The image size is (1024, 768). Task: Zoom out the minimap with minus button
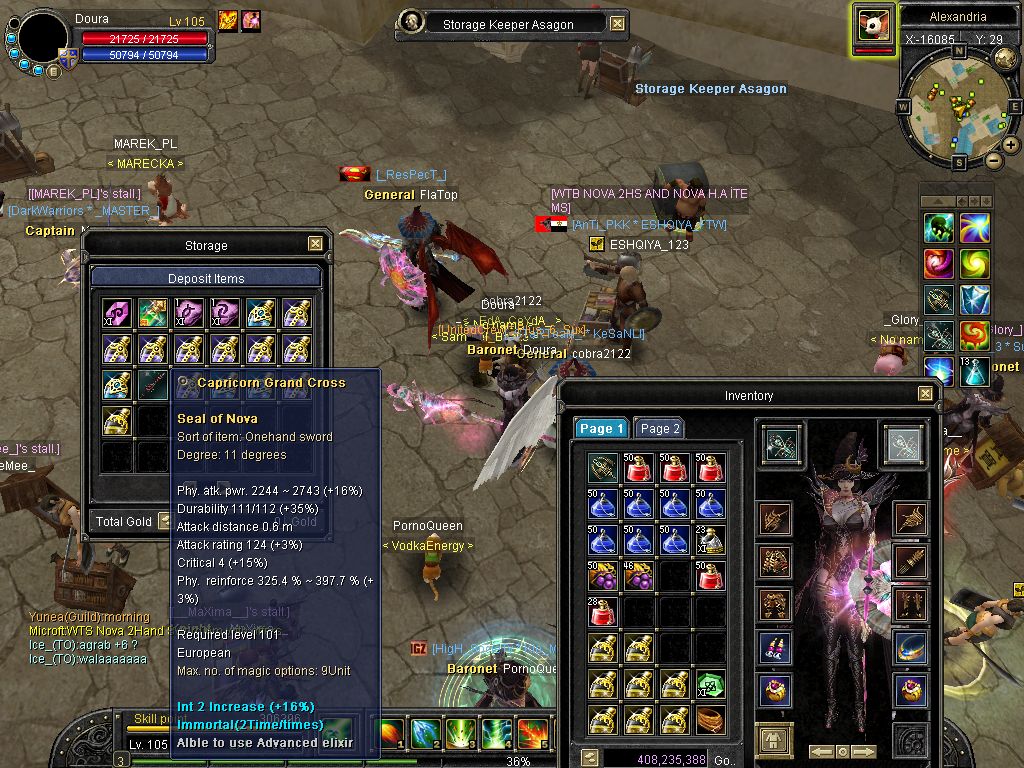pyautogui.click(x=993, y=160)
